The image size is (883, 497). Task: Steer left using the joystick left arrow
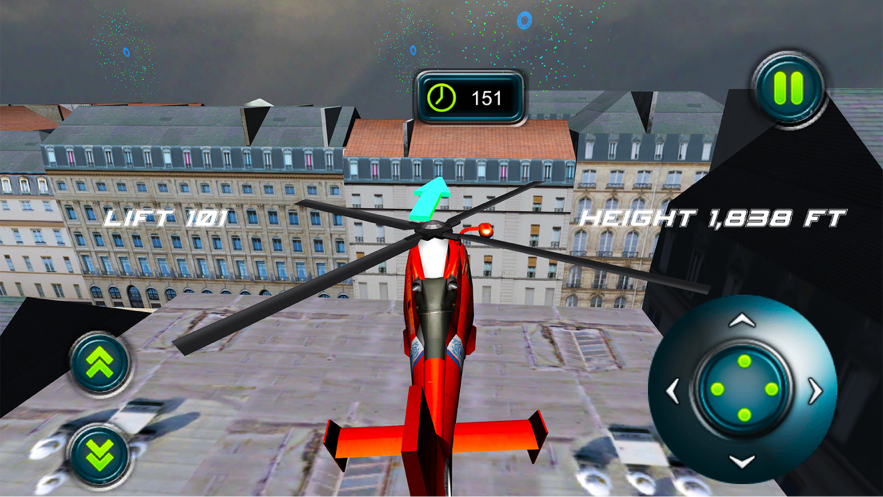672,391
